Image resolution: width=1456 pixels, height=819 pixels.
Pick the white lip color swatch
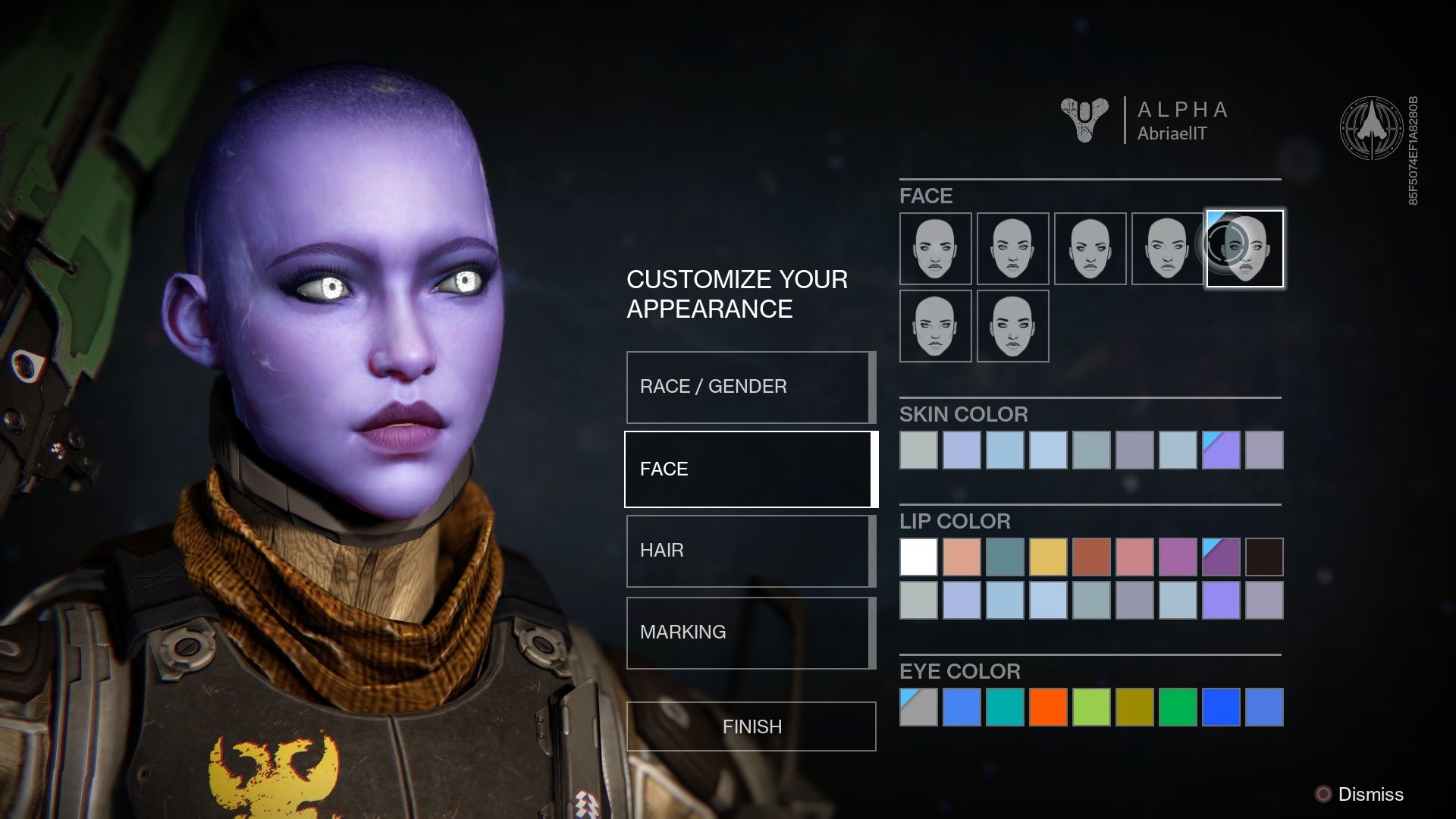918,557
